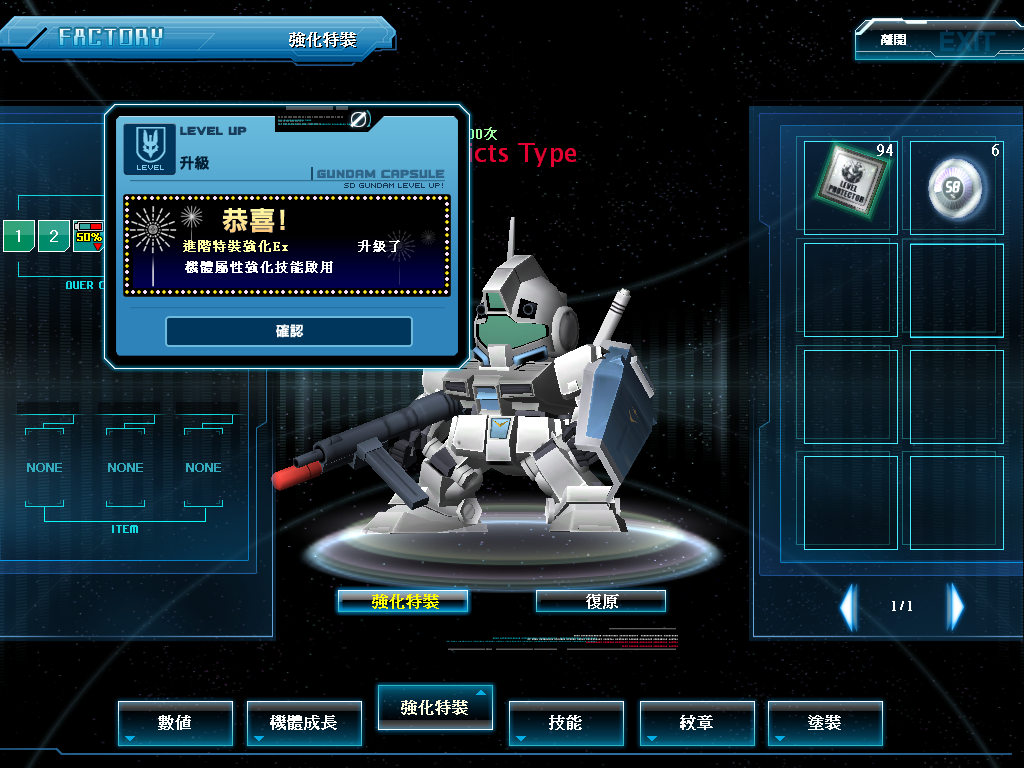Screen dimensions: 1024x768
Task: Open the 數值 stats tab
Action: point(175,722)
